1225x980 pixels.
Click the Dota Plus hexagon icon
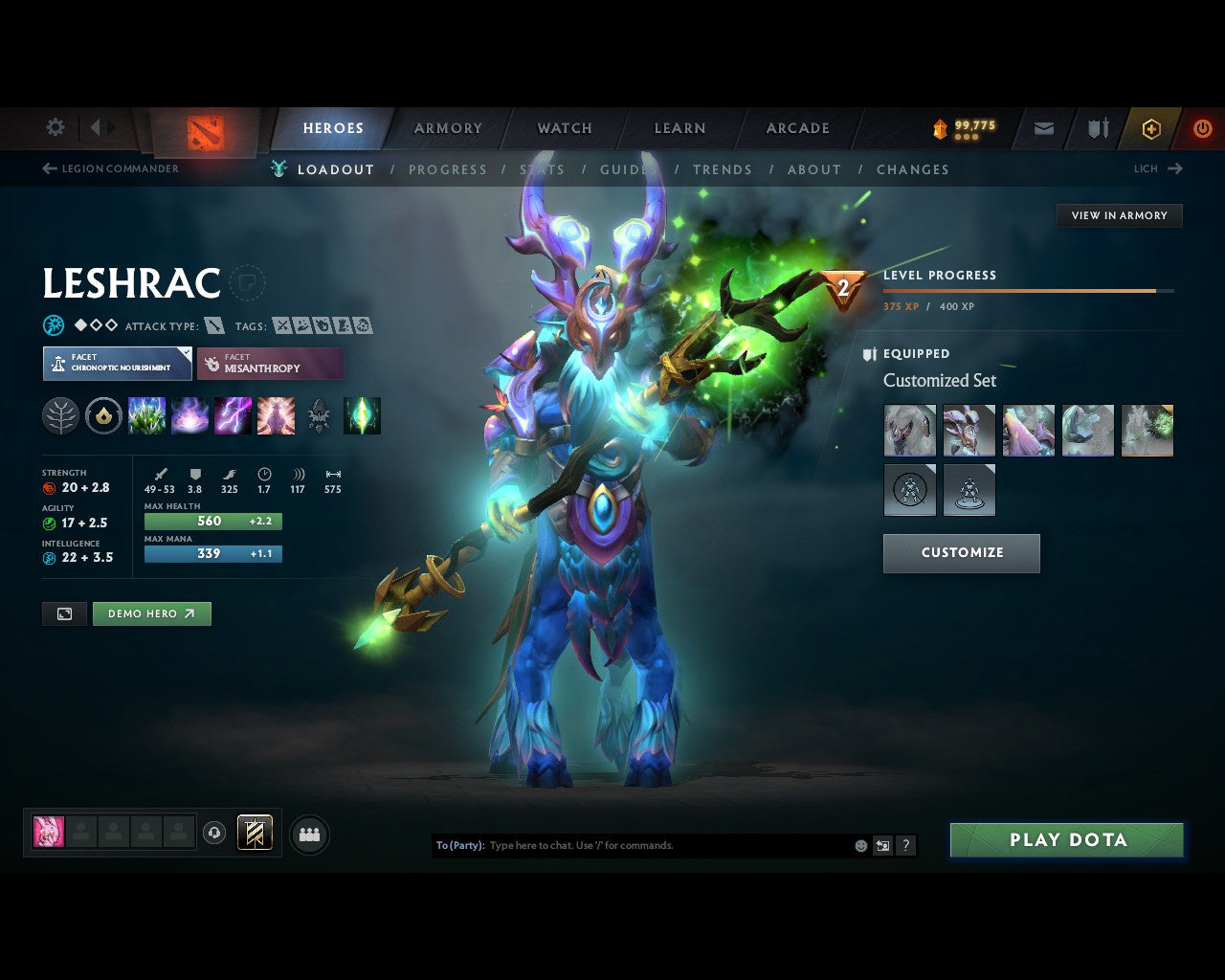pyautogui.click(x=1151, y=128)
